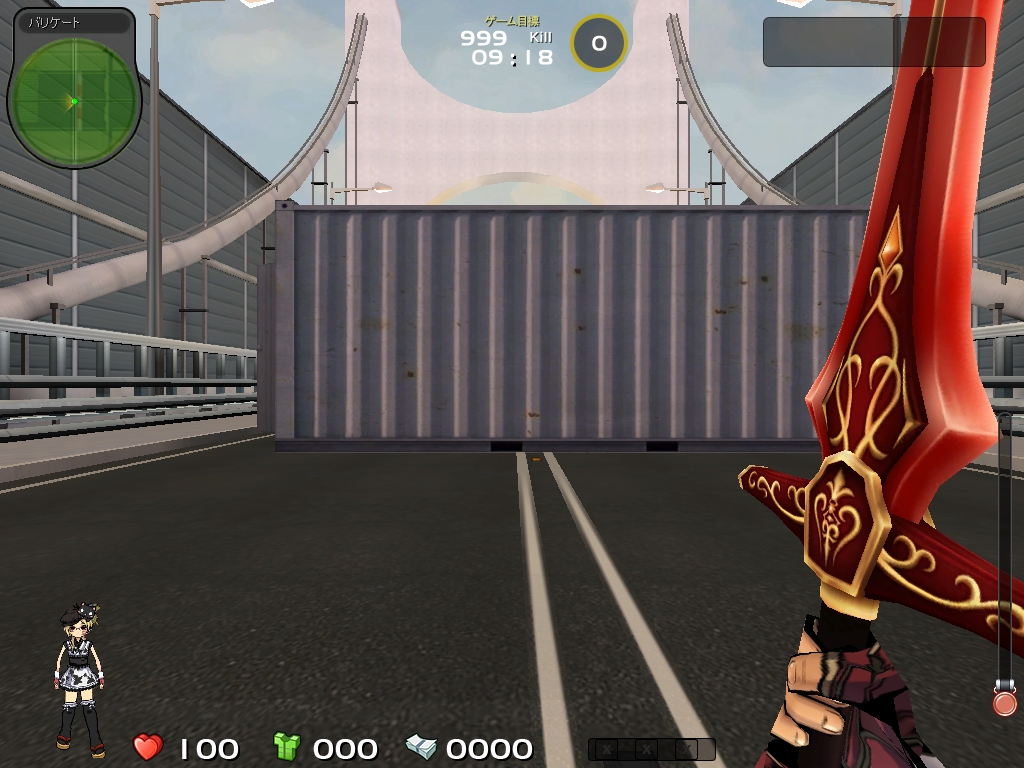Click the empty message panel
Screen dimensions: 1024x768
[x=874, y=42]
